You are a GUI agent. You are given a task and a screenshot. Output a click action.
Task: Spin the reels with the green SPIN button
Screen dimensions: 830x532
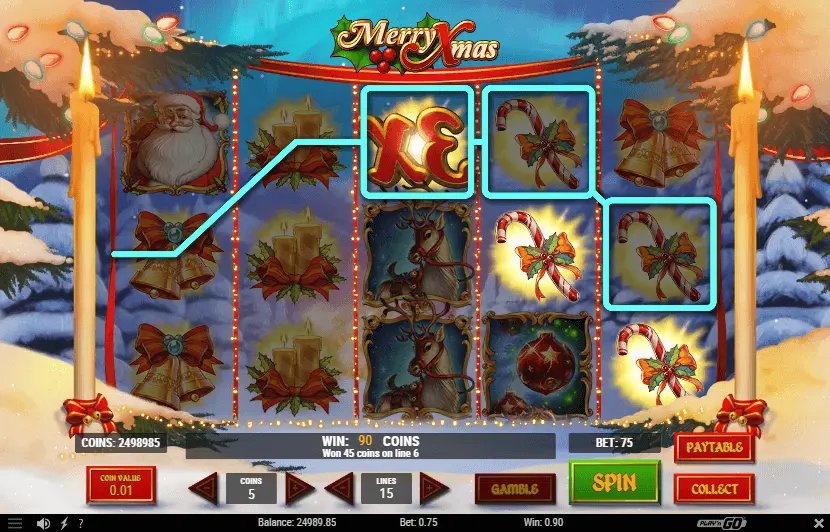tap(614, 484)
